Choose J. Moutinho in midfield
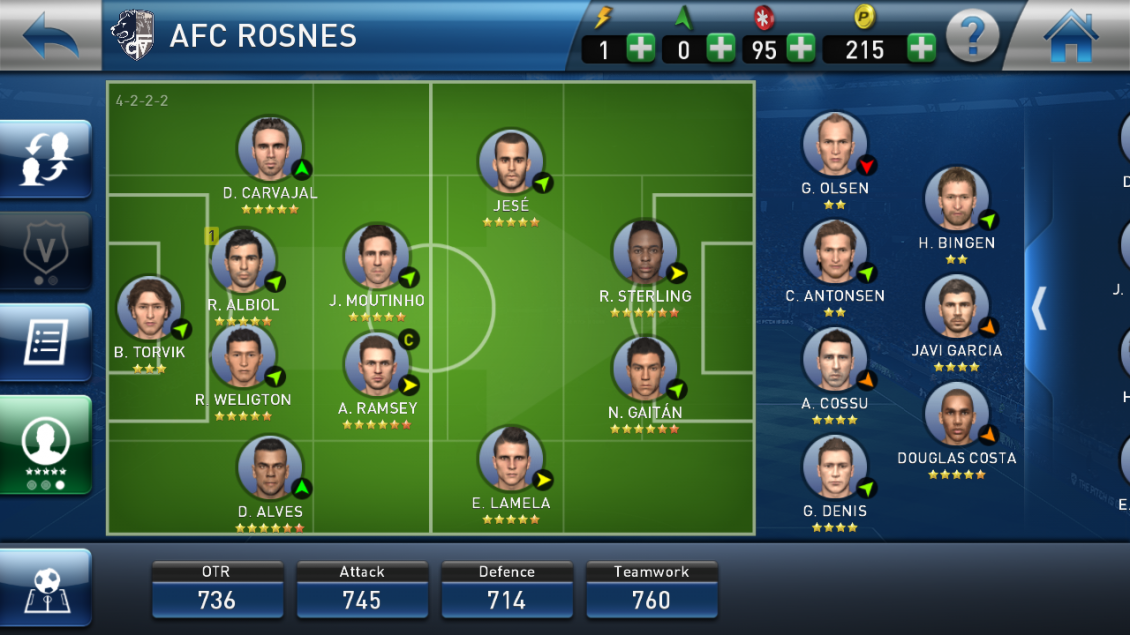 tap(377, 257)
